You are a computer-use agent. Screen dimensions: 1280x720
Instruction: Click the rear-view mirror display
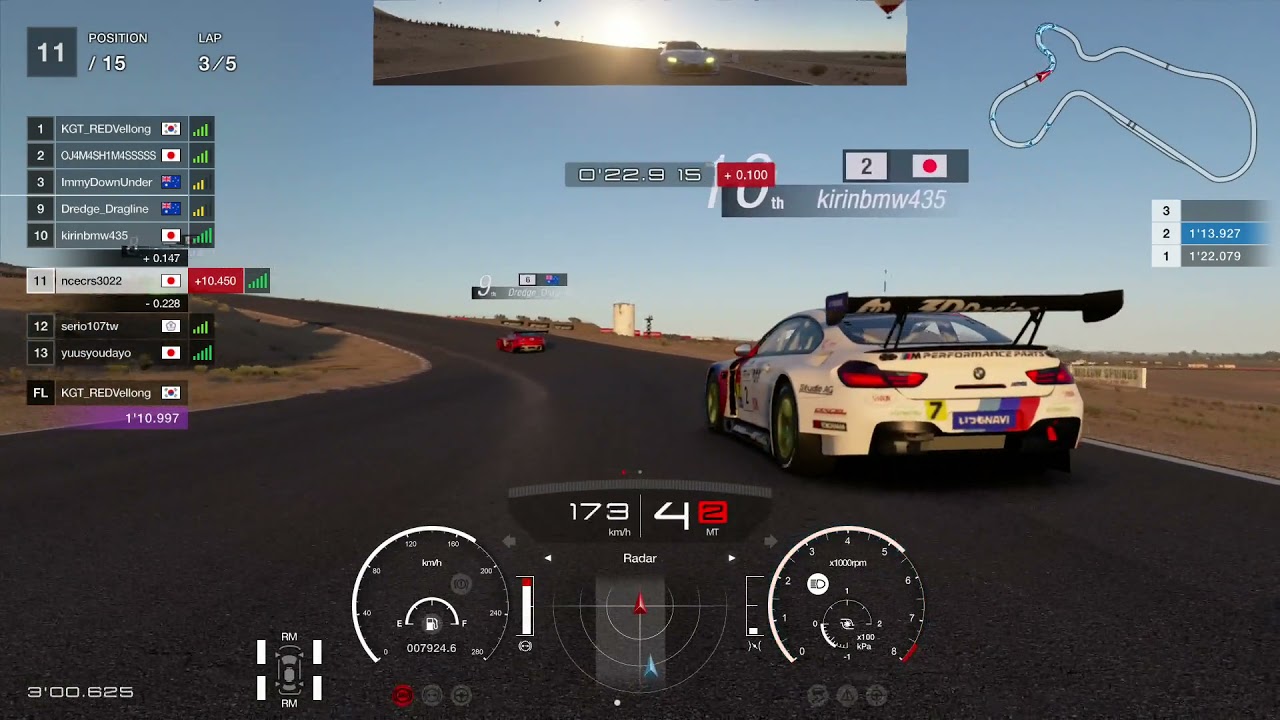point(640,43)
